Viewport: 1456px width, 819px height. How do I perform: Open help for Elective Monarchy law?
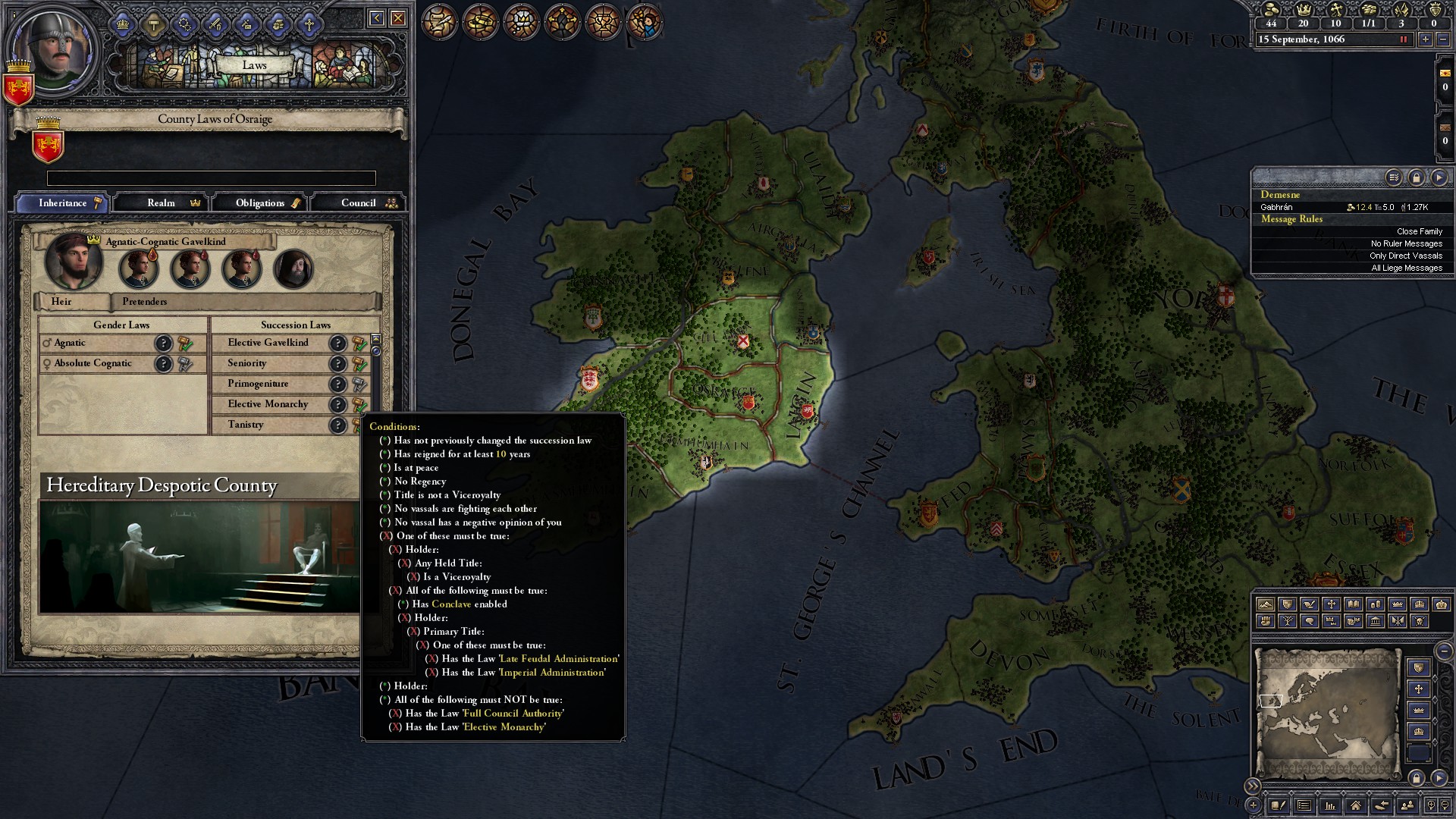click(338, 405)
